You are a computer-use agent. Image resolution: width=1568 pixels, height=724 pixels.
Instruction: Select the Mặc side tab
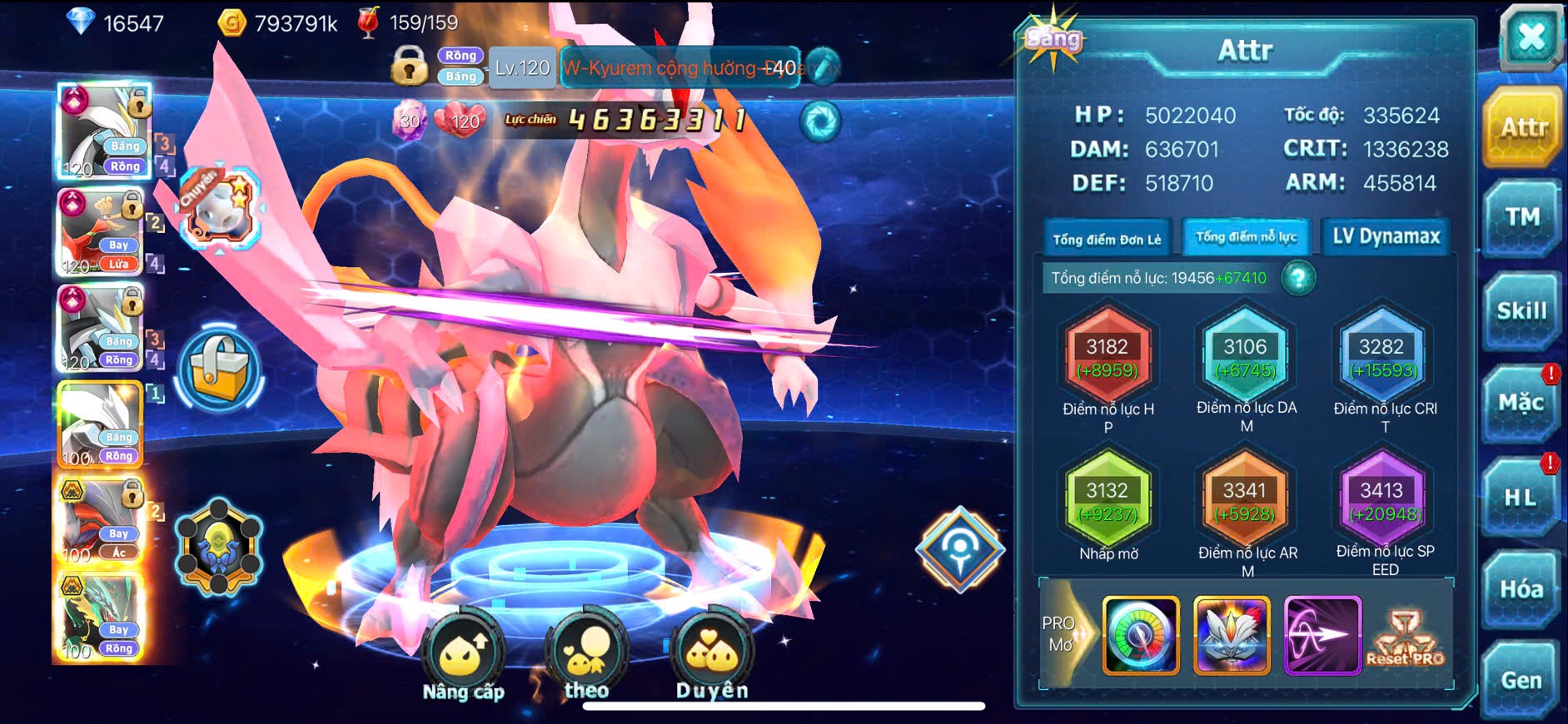[x=1521, y=404]
